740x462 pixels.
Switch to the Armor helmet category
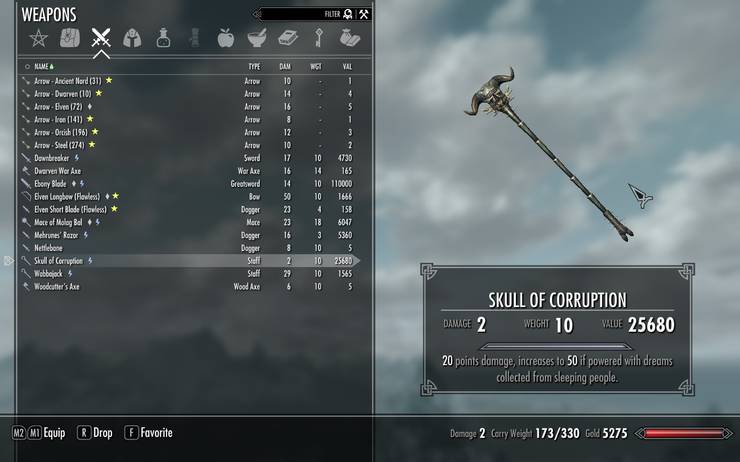click(x=131, y=39)
